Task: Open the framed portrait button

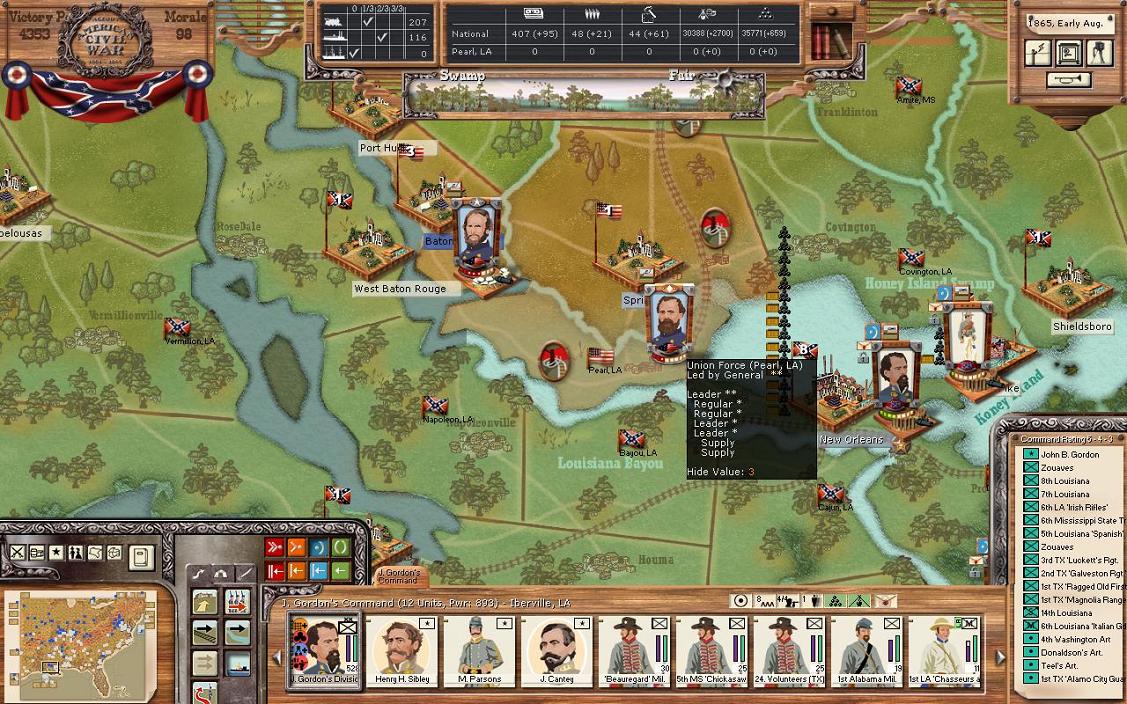Action: (x=1069, y=53)
